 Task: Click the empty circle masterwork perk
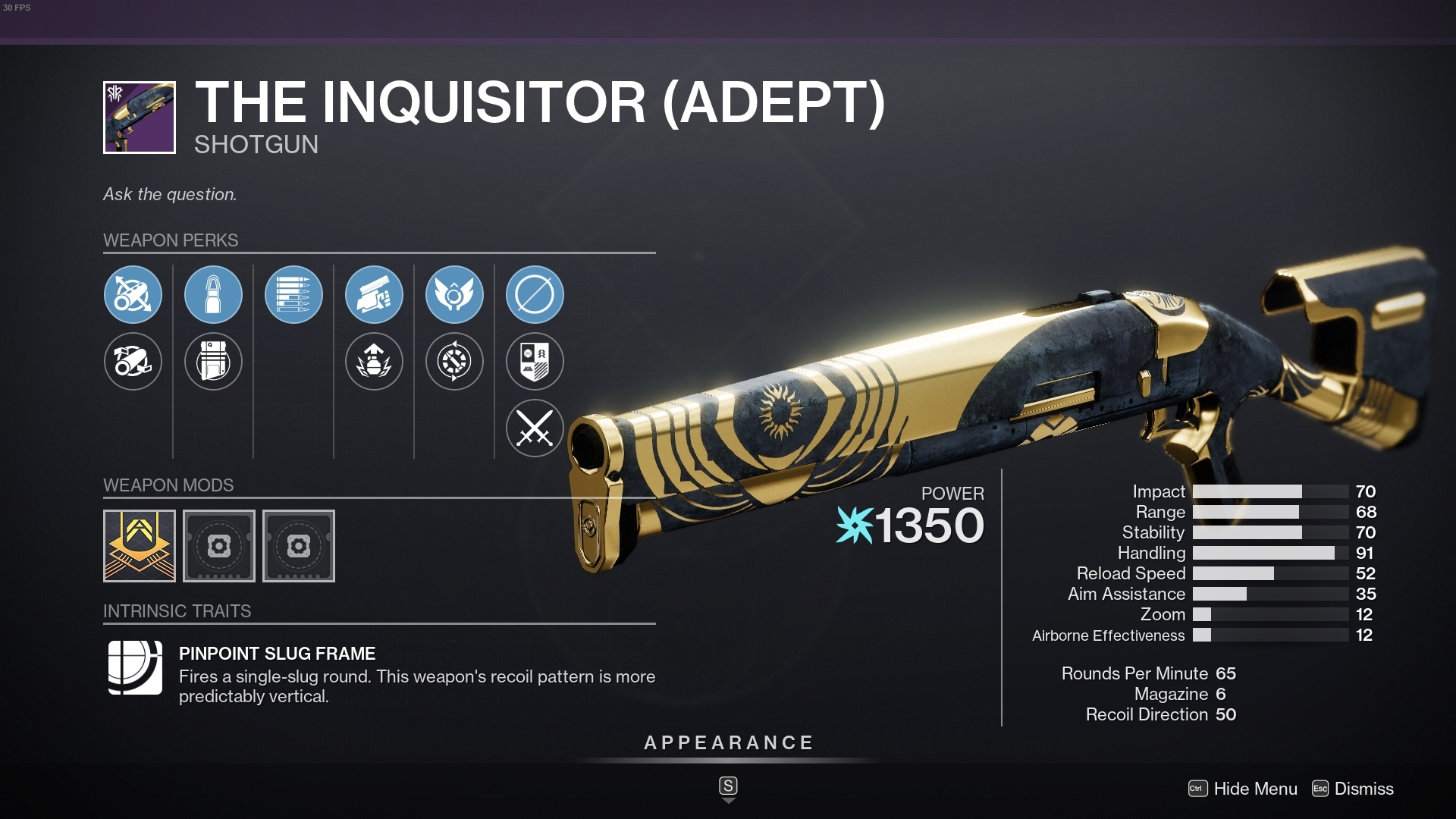point(535,295)
